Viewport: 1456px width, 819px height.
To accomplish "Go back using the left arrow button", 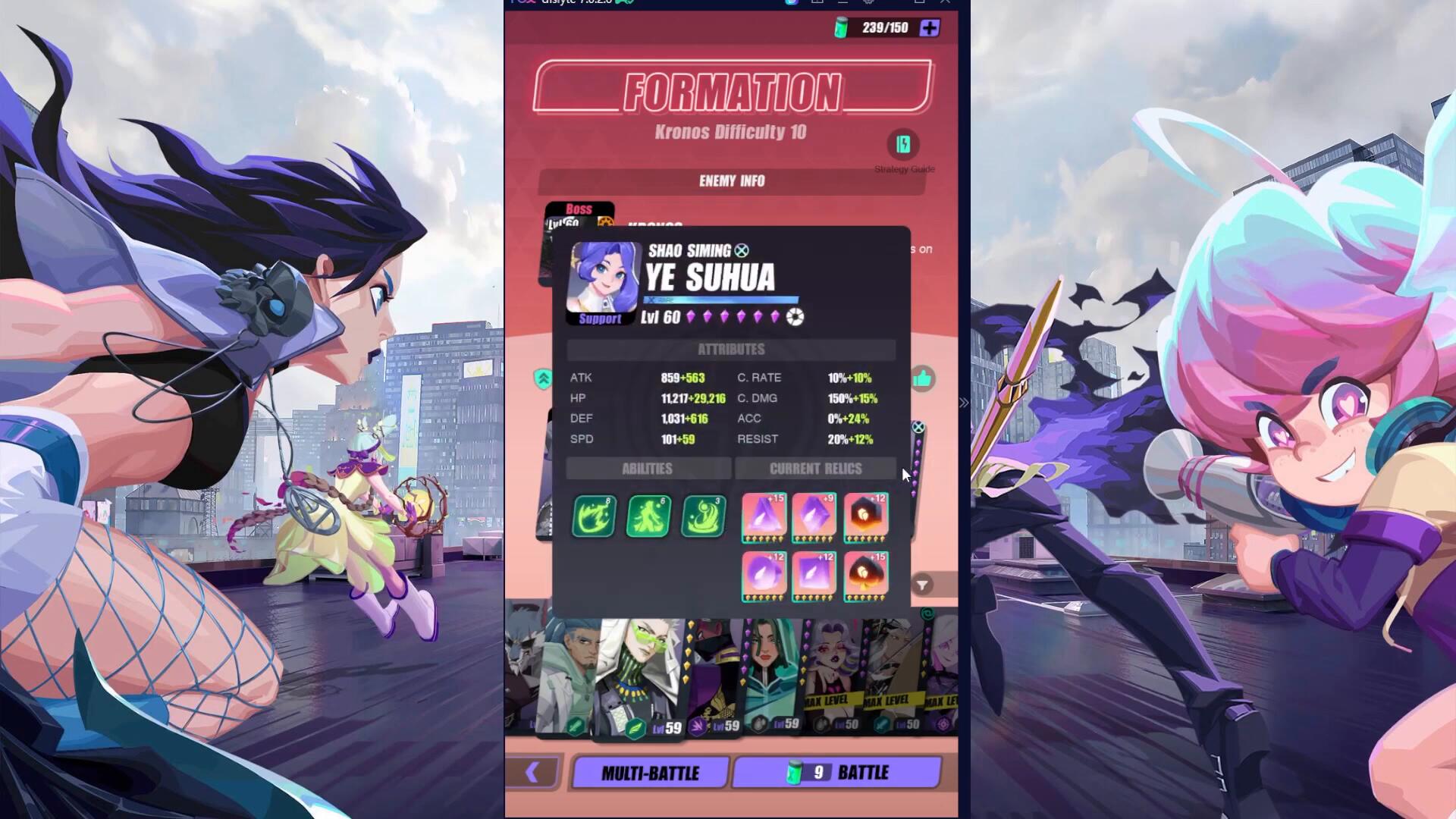I will 532,772.
